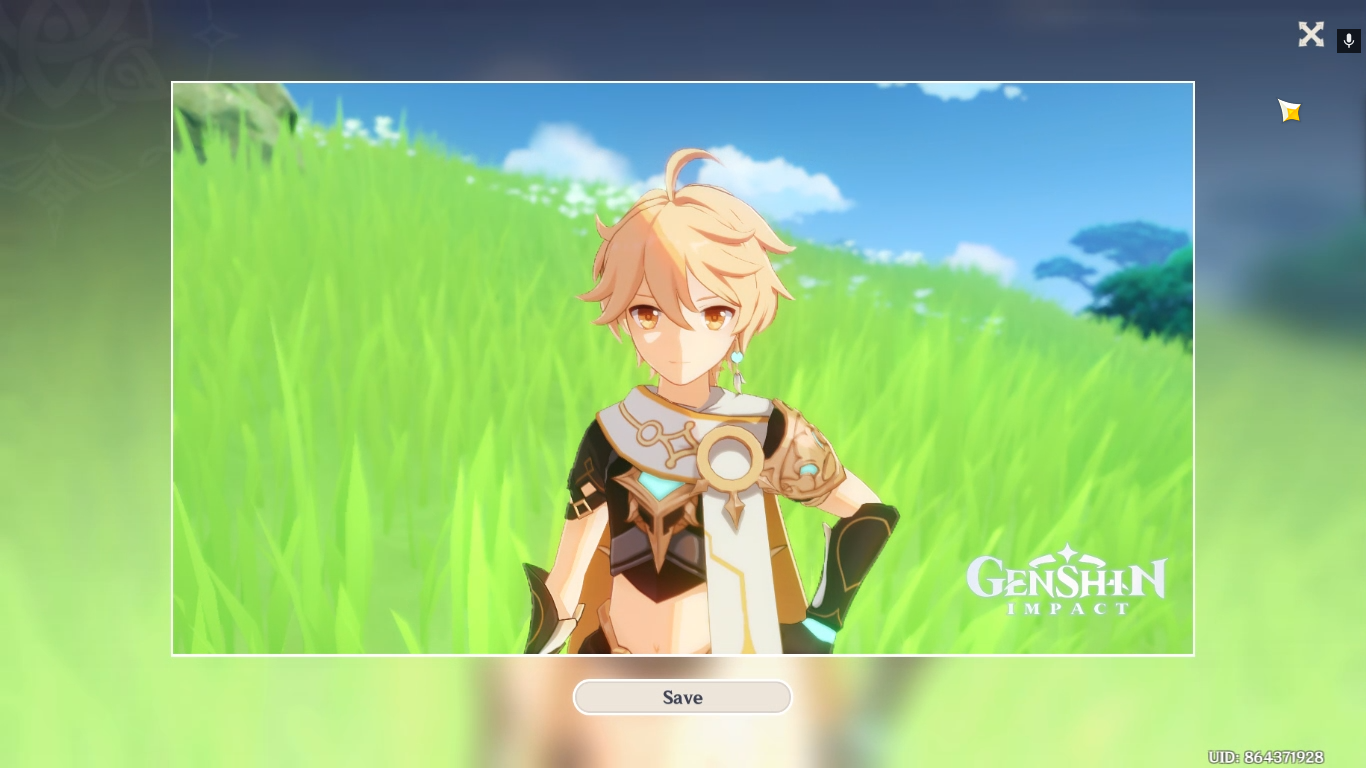Viewport: 1366px width, 768px height.
Task: Click the screenshot preview image
Action: pyautogui.click(x=683, y=368)
